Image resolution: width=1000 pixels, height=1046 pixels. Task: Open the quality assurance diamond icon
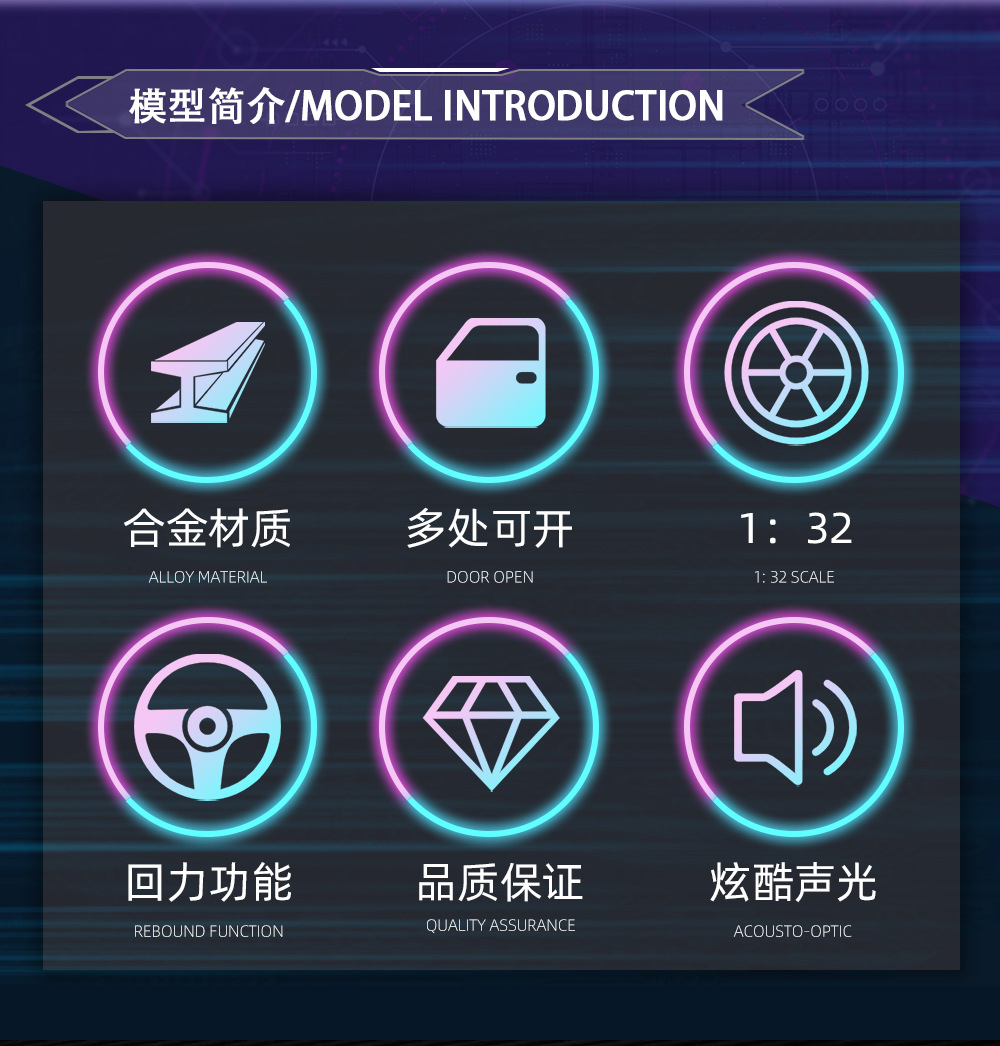[490, 726]
